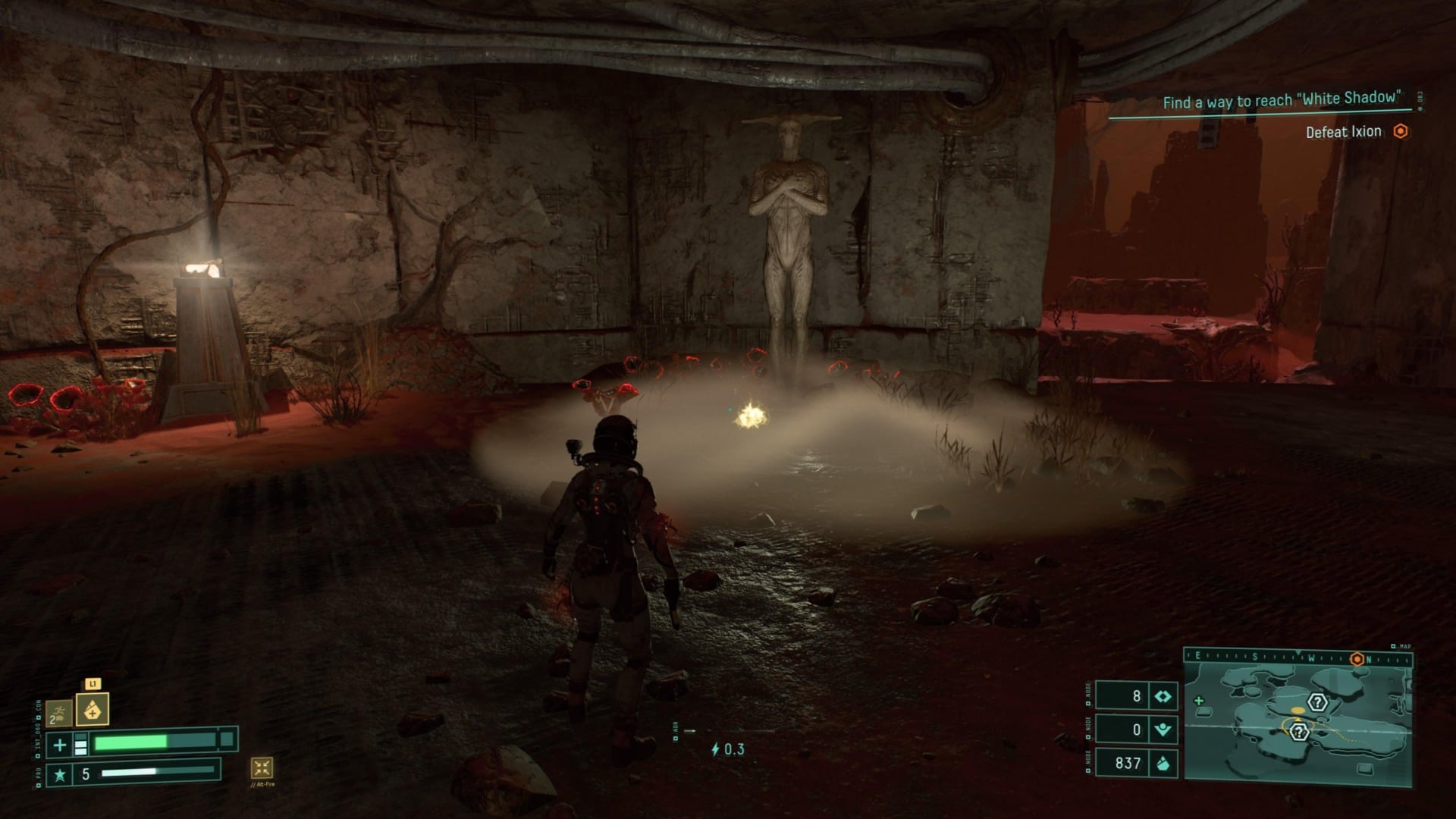1456x819 pixels.
Task: Click the Obolite icon beside 837
Action: [1163, 764]
